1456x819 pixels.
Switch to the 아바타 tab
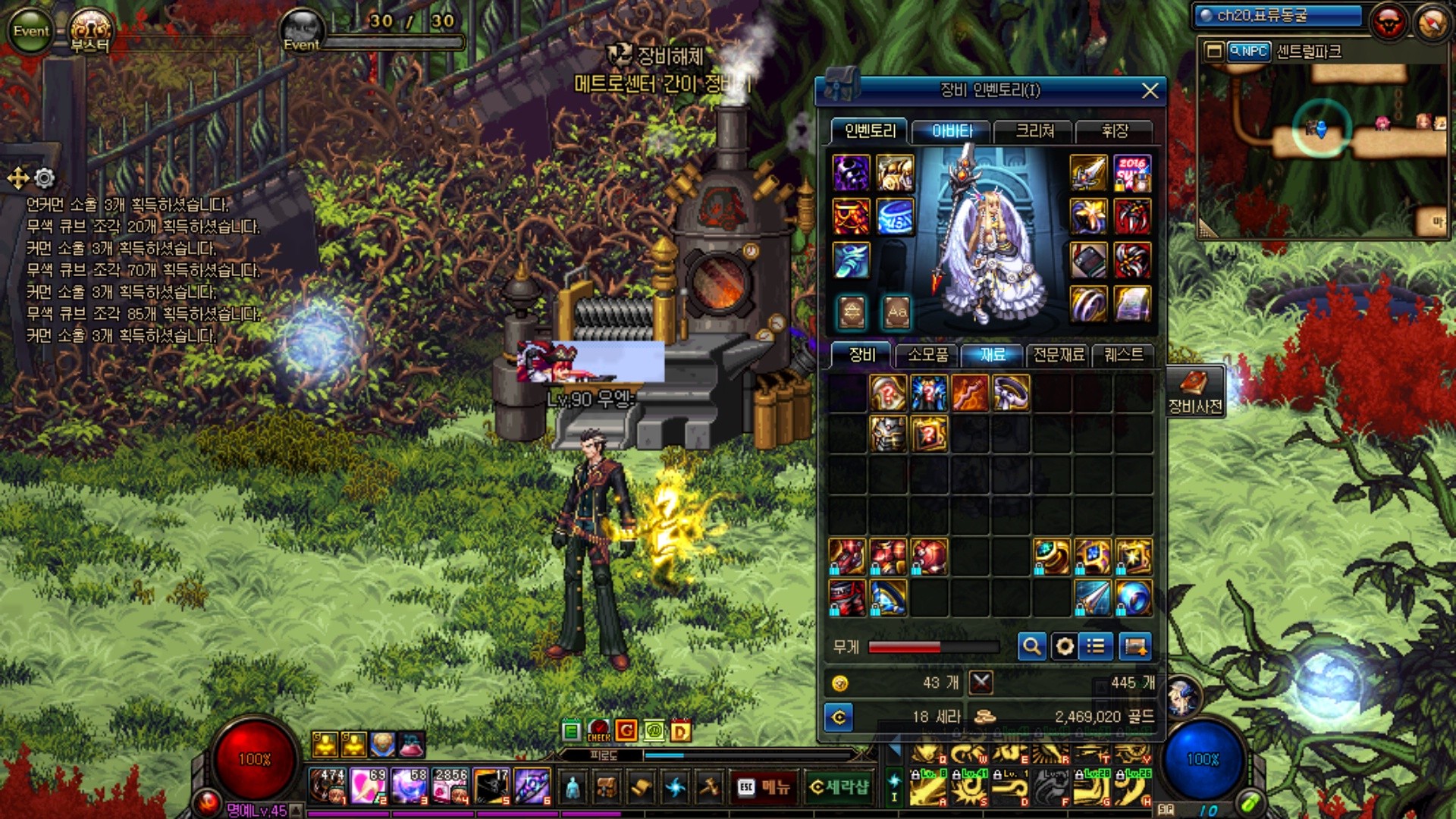point(952,131)
